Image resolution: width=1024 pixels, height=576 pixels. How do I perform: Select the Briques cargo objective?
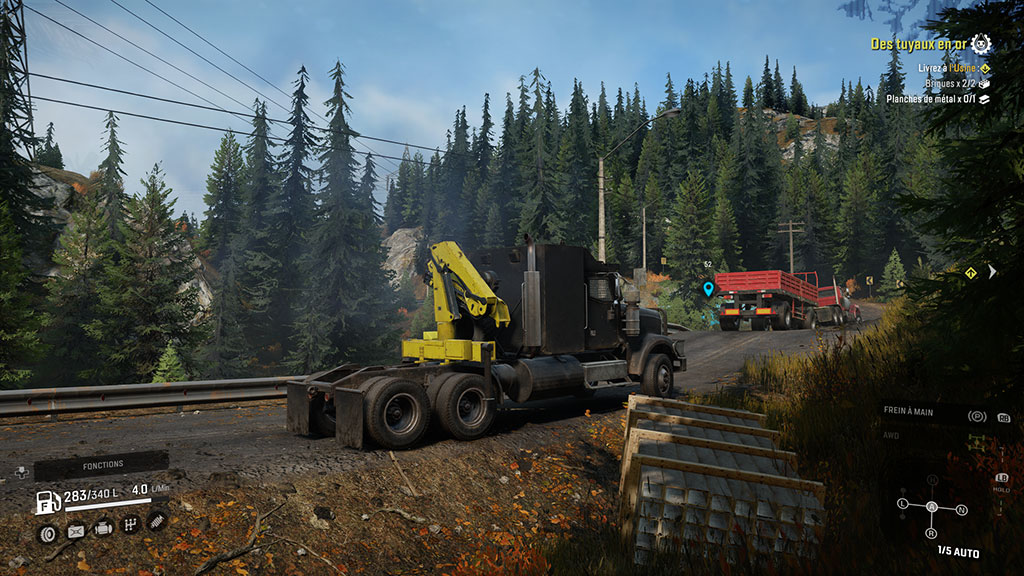(x=949, y=84)
